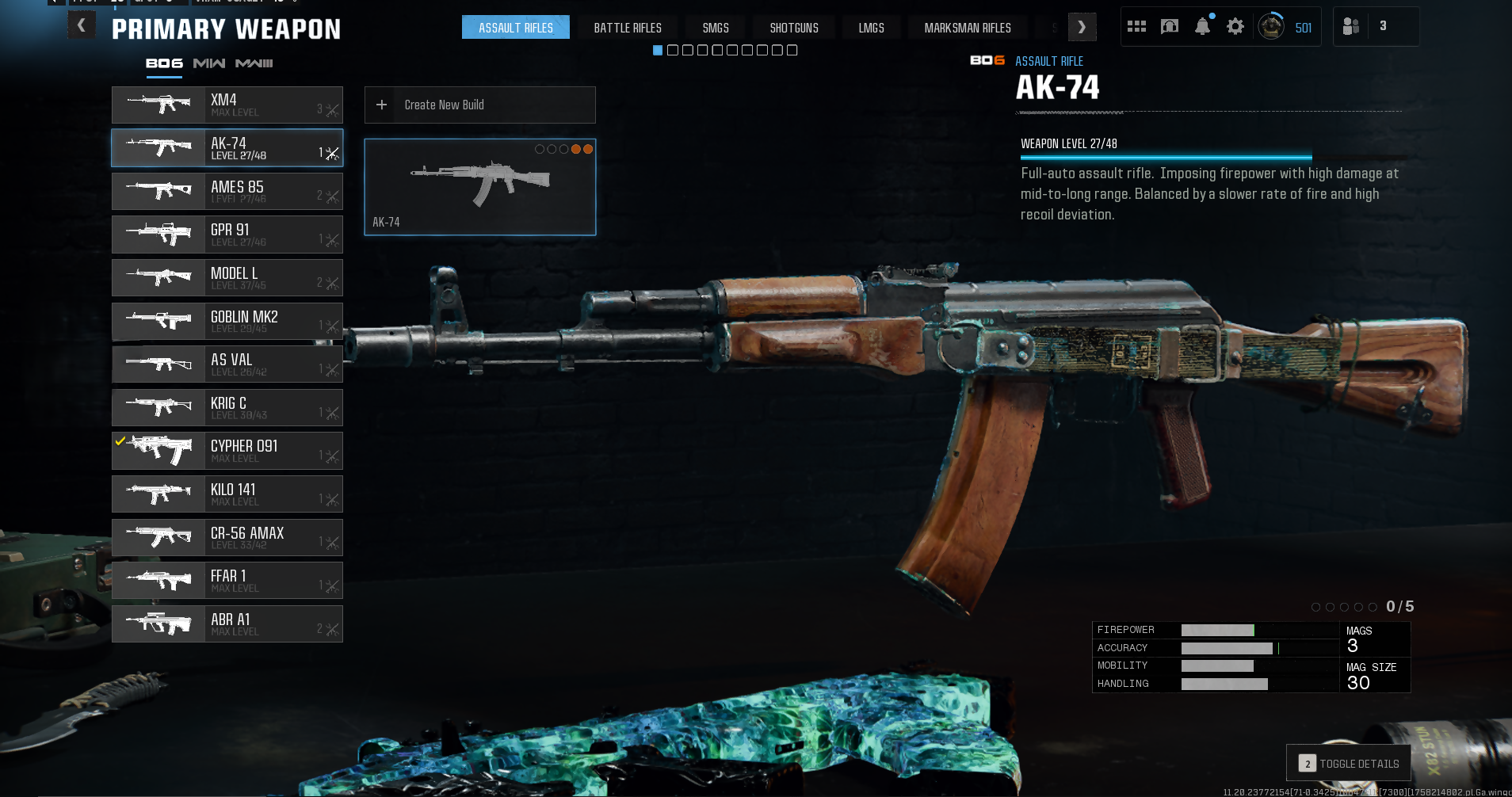Toggle weapon details panel
Screen dimensions: 1512x797
1348,763
